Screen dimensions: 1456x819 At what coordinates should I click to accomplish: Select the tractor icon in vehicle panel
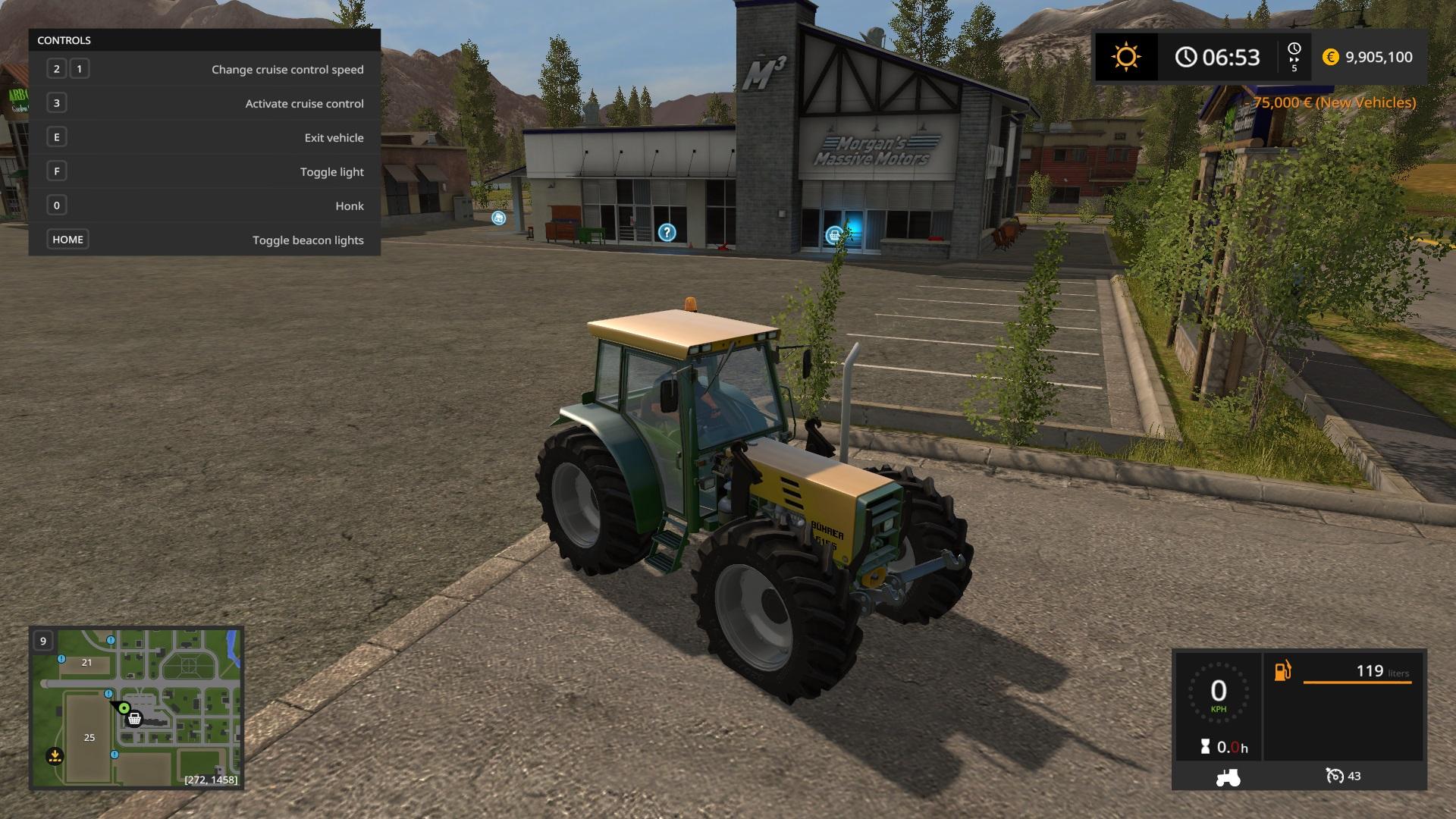pyautogui.click(x=1227, y=777)
